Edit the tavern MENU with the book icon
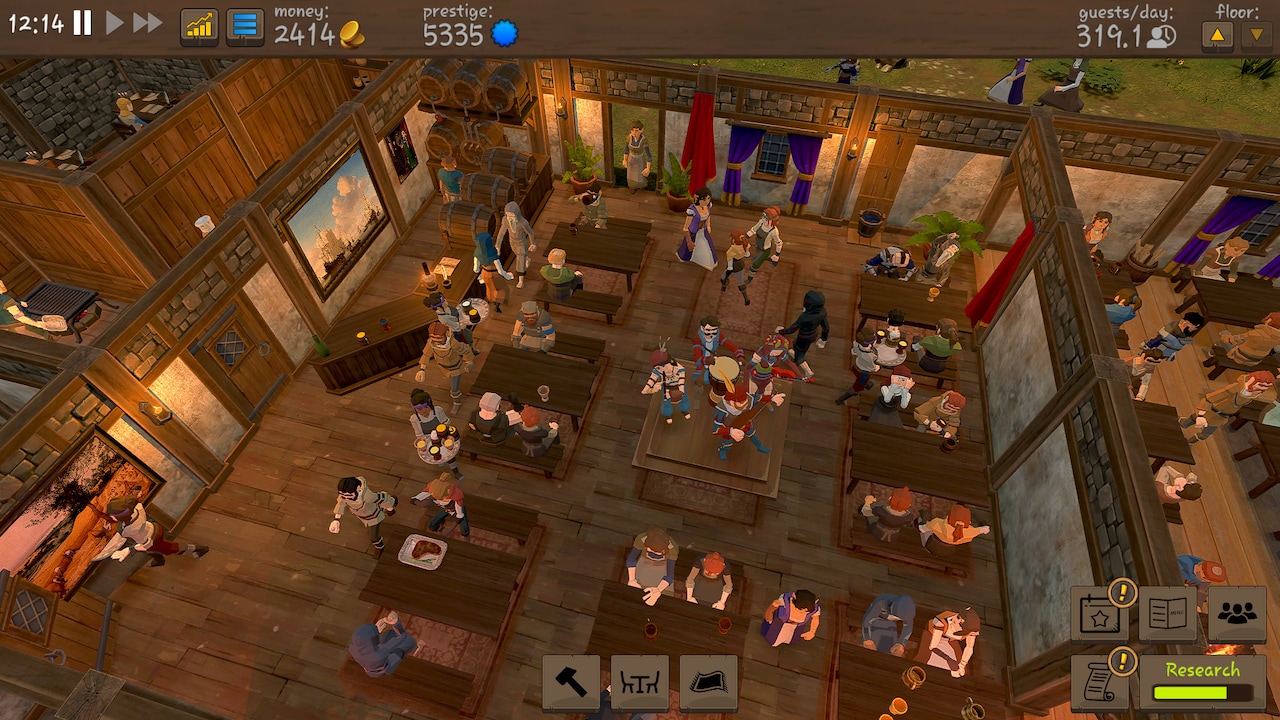Screen dimensions: 1280x720 pos(1166,612)
